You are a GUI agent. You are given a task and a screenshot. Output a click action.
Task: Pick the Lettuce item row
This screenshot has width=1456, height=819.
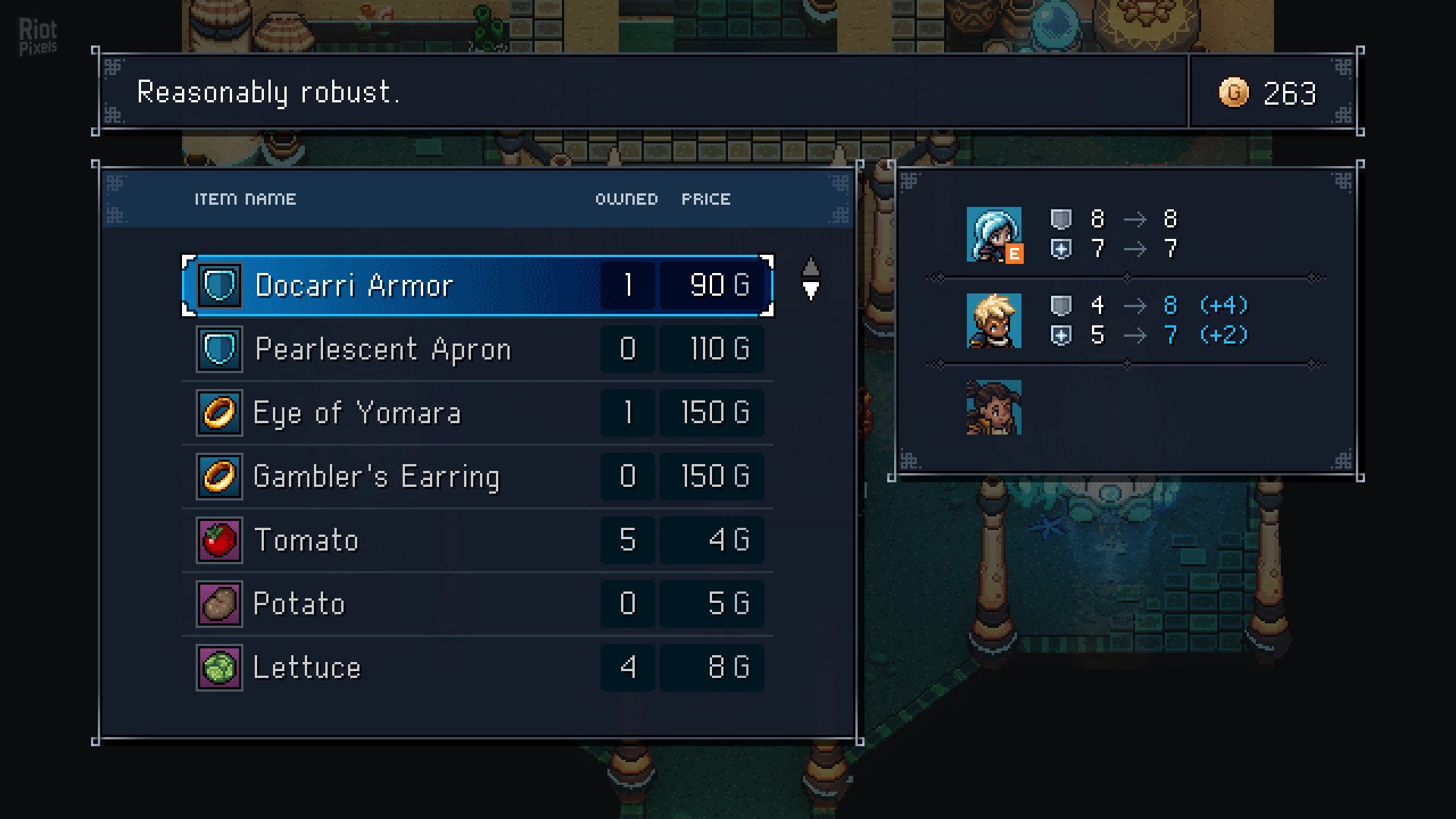point(478,668)
